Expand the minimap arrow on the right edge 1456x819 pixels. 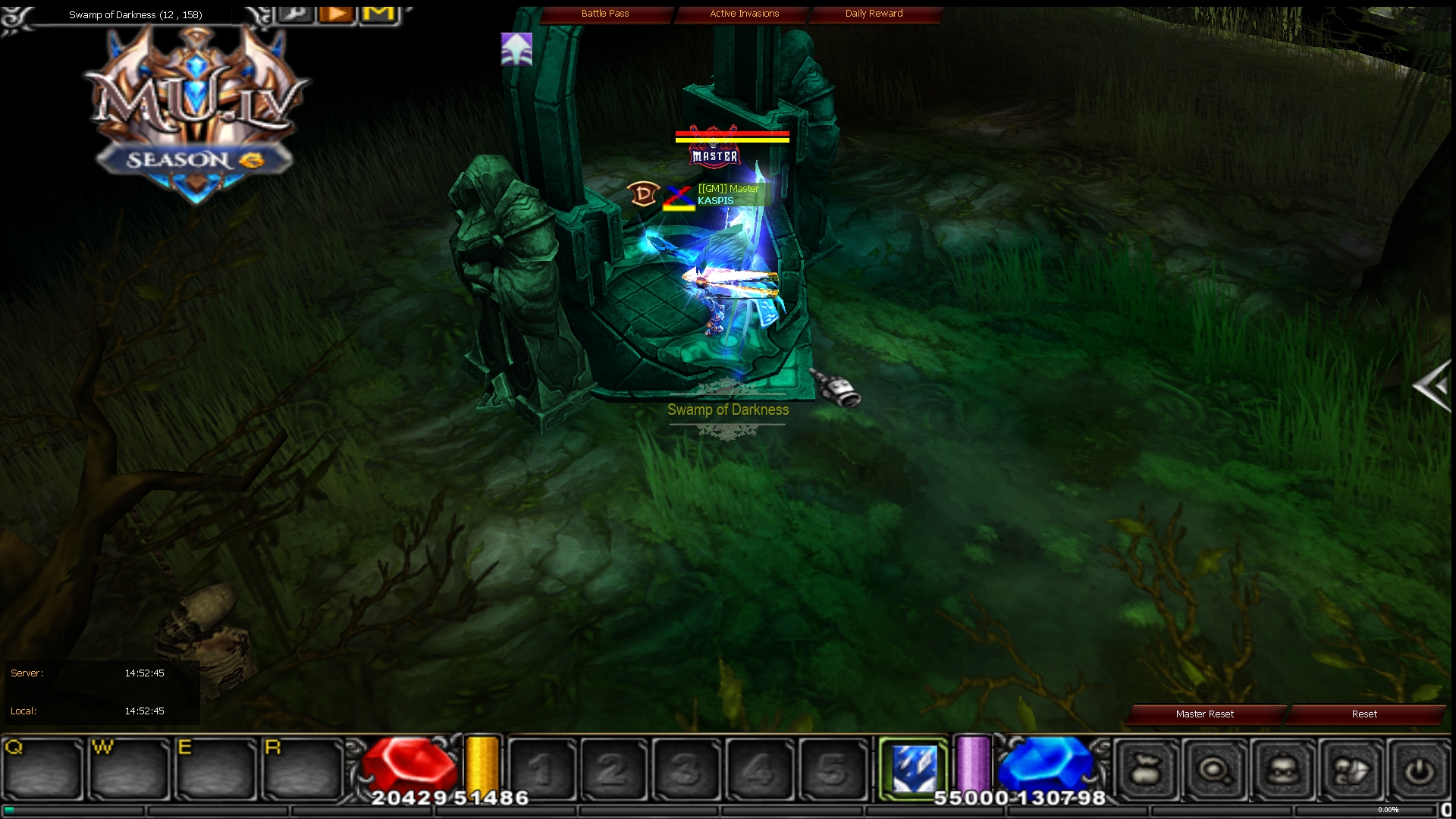click(1432, 385)
